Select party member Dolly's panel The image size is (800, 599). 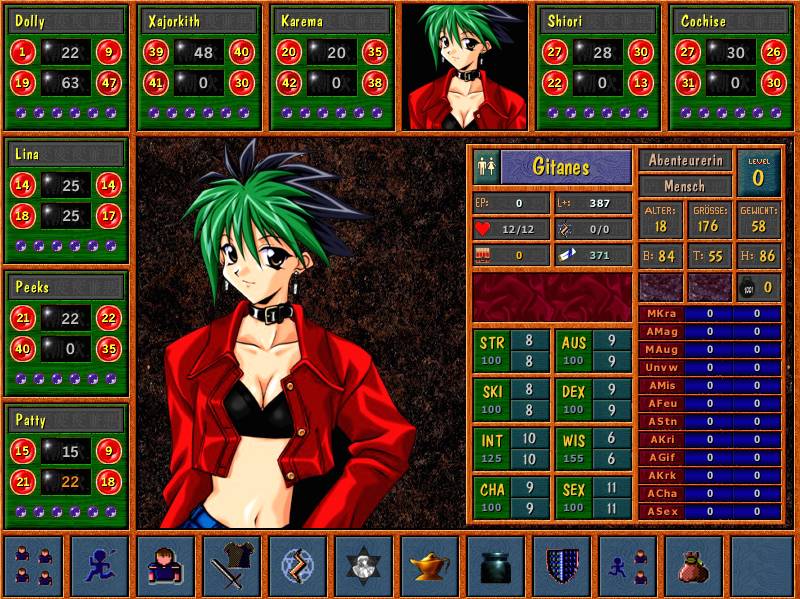(x=67, y=67)
